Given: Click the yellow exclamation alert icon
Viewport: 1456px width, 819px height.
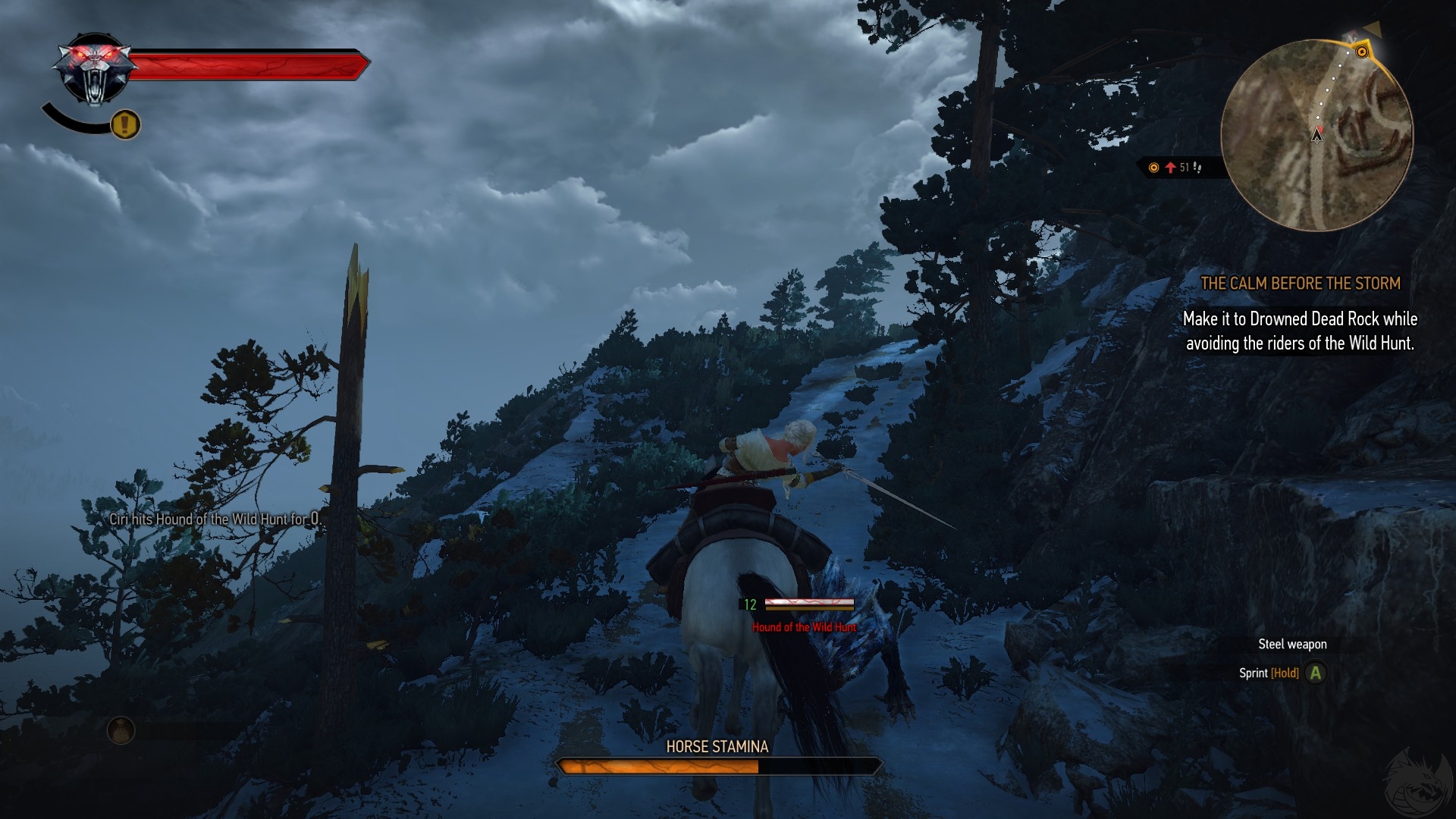Looking at the screenshot, I should coord(126,124).
